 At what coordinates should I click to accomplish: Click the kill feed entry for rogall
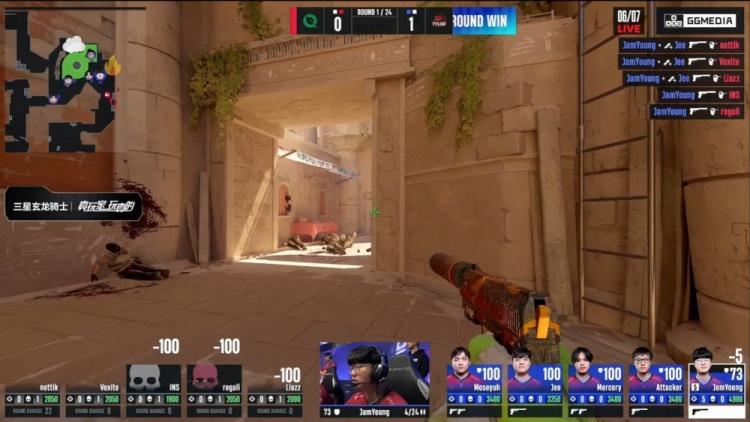[x=695, y=111]
